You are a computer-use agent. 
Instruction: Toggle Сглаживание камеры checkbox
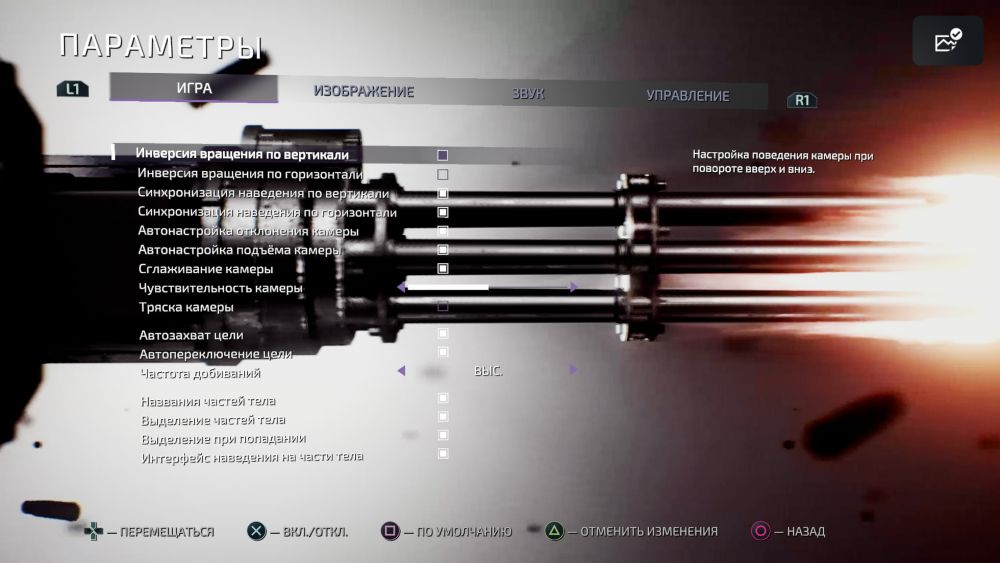coord(442,268)
